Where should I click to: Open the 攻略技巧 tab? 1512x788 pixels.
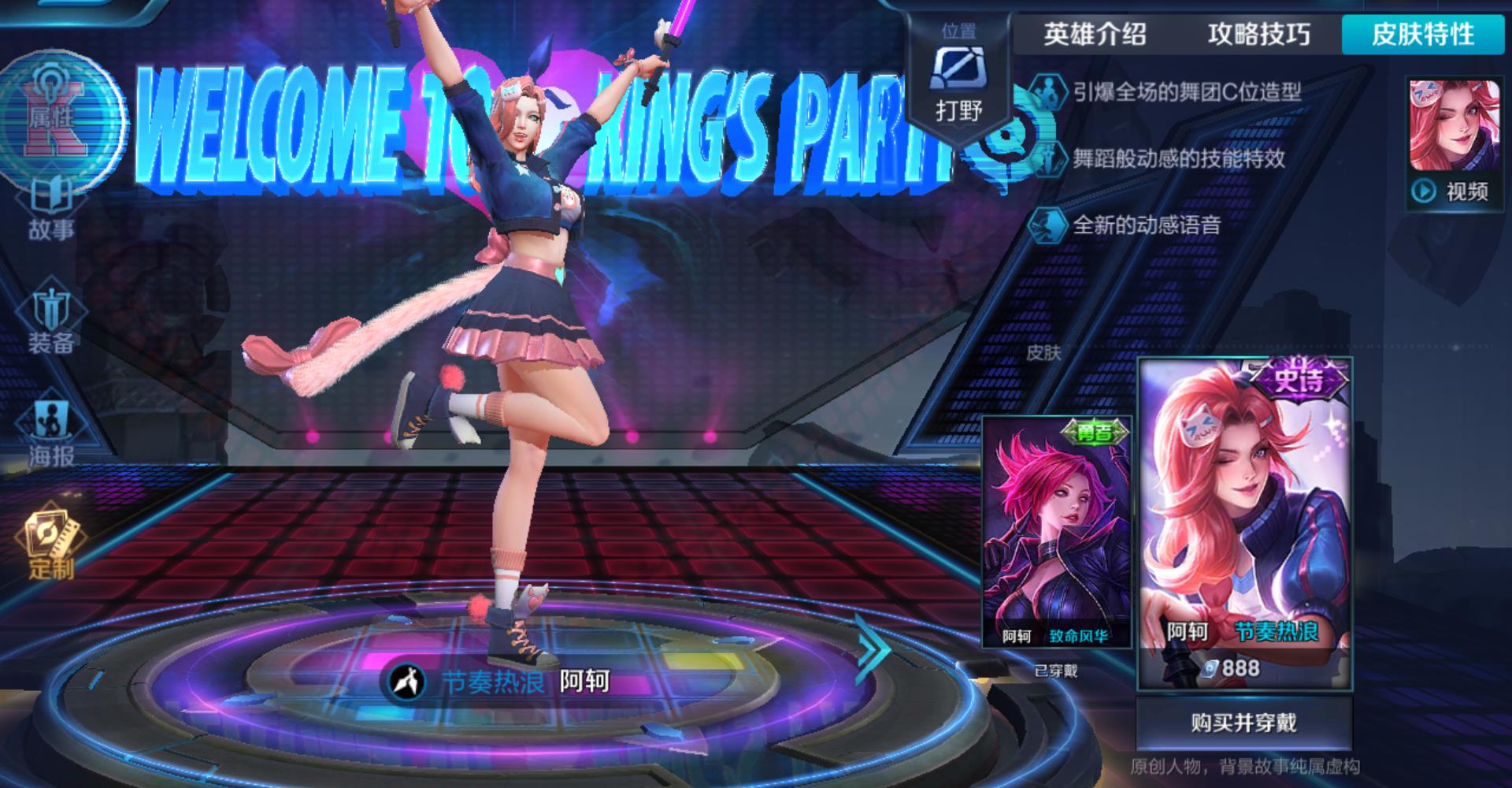(x=1258, y=35)
